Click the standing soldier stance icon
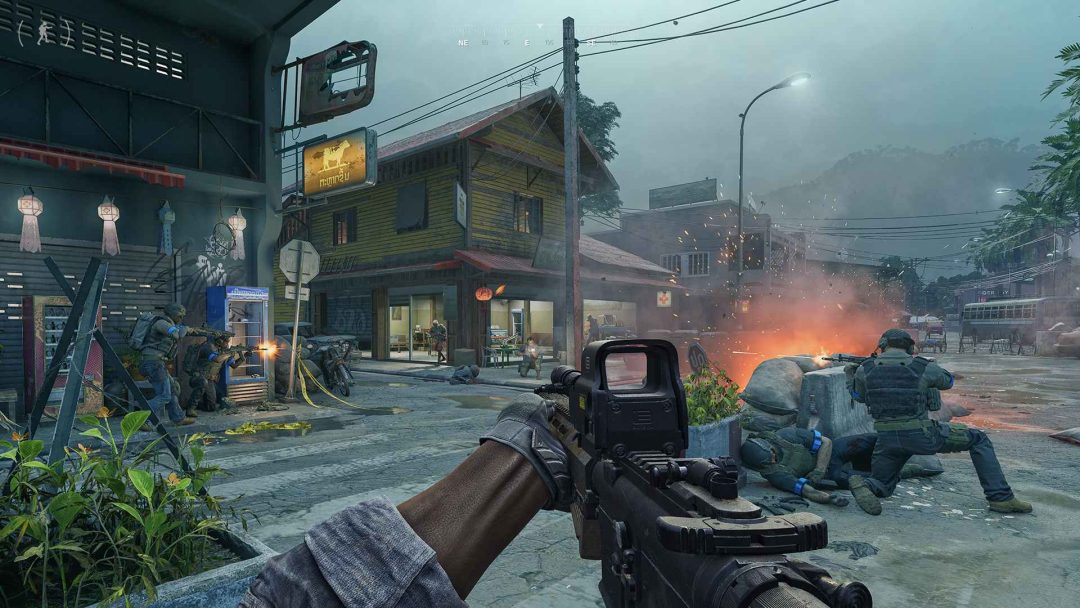 [x=44, y=31]
